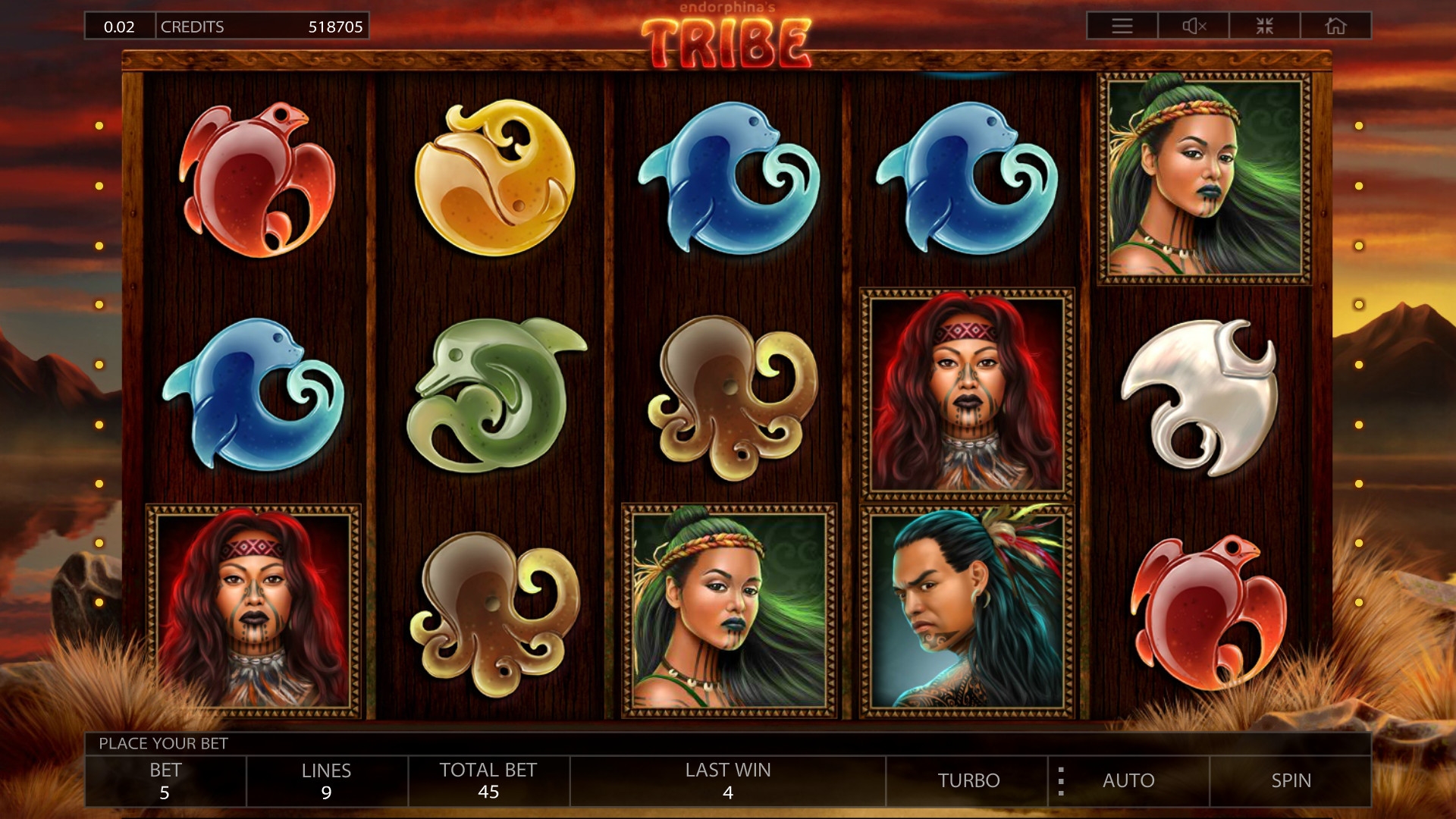This screenshot has width=1456, height=819.
Task: Spin the reels with the SPIN button
Action: (x=1291, y=780)
